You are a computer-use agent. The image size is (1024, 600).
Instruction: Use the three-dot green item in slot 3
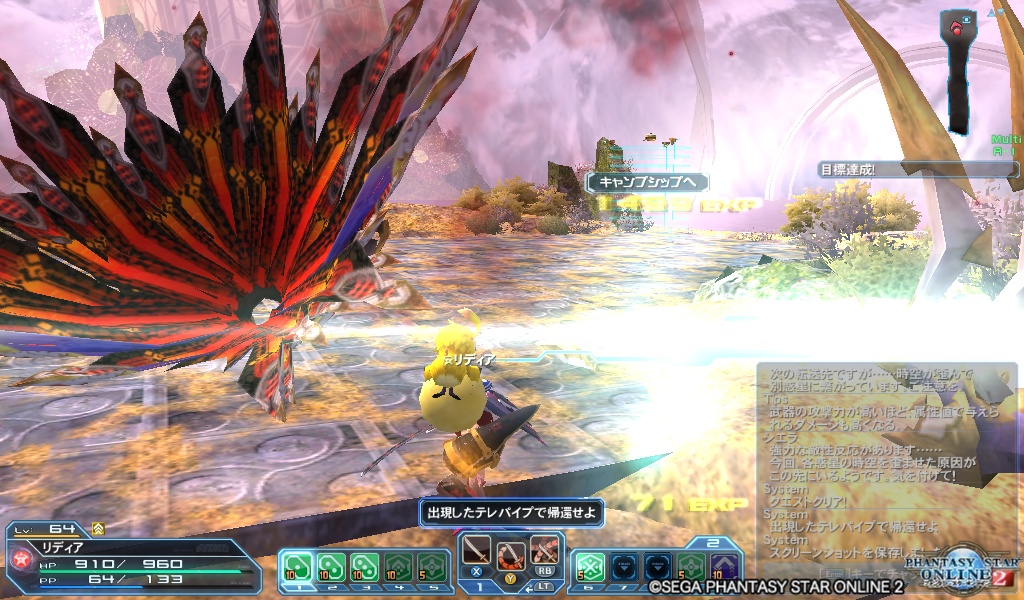[365, 567]
